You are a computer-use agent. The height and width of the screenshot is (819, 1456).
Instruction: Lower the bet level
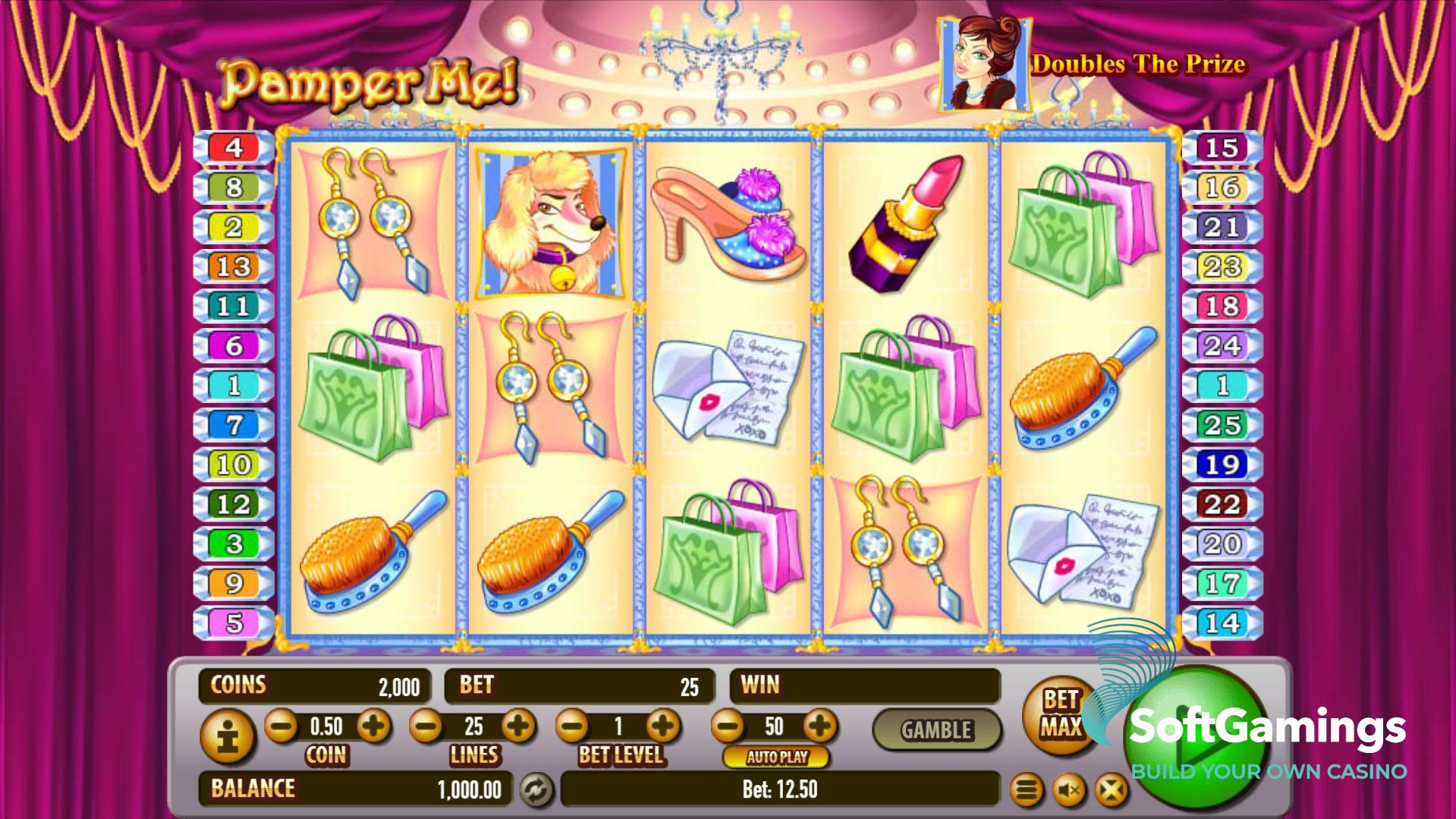point(573,726)
